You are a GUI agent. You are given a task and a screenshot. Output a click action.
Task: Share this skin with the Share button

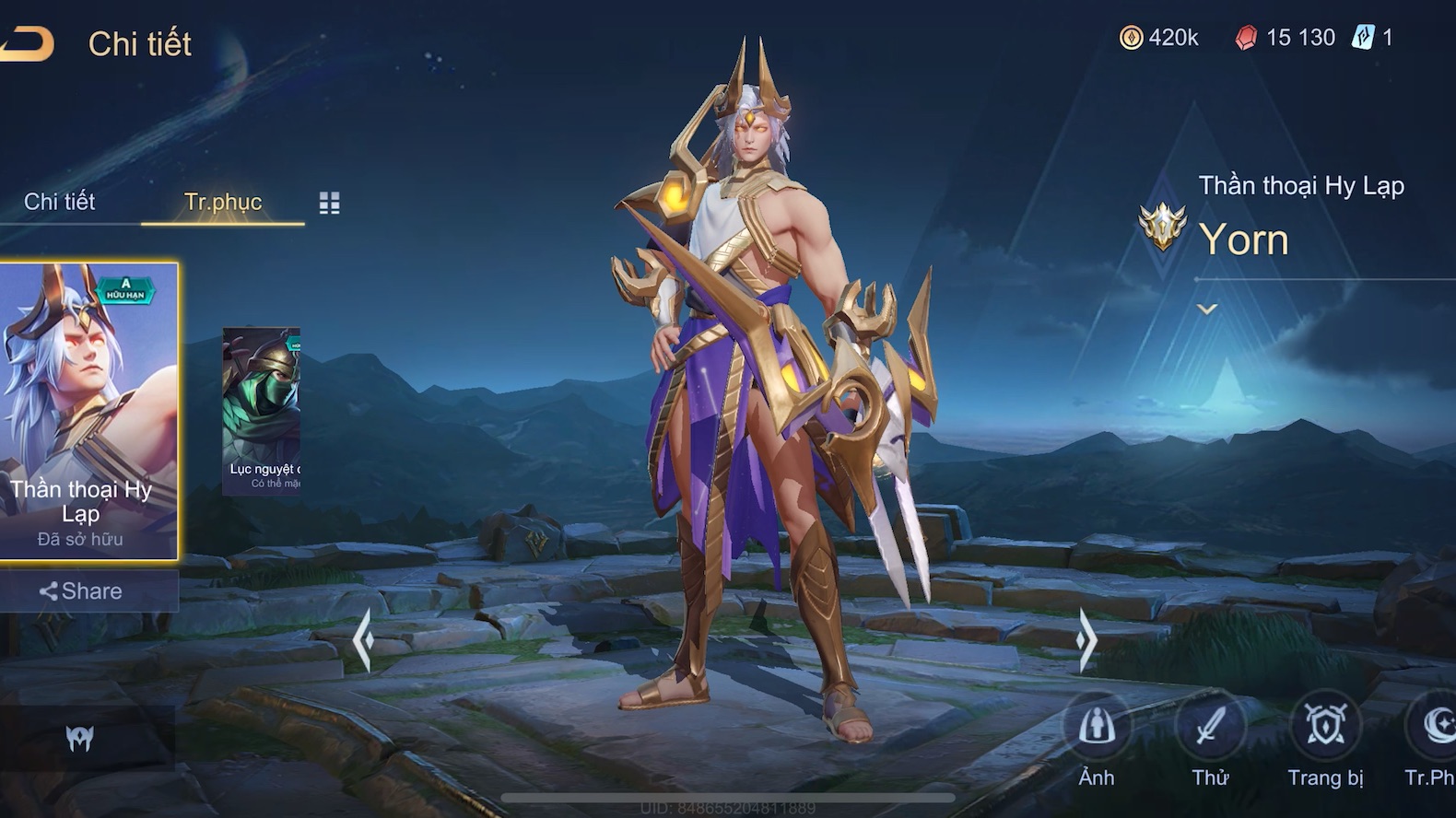click(x=81, y=591)
